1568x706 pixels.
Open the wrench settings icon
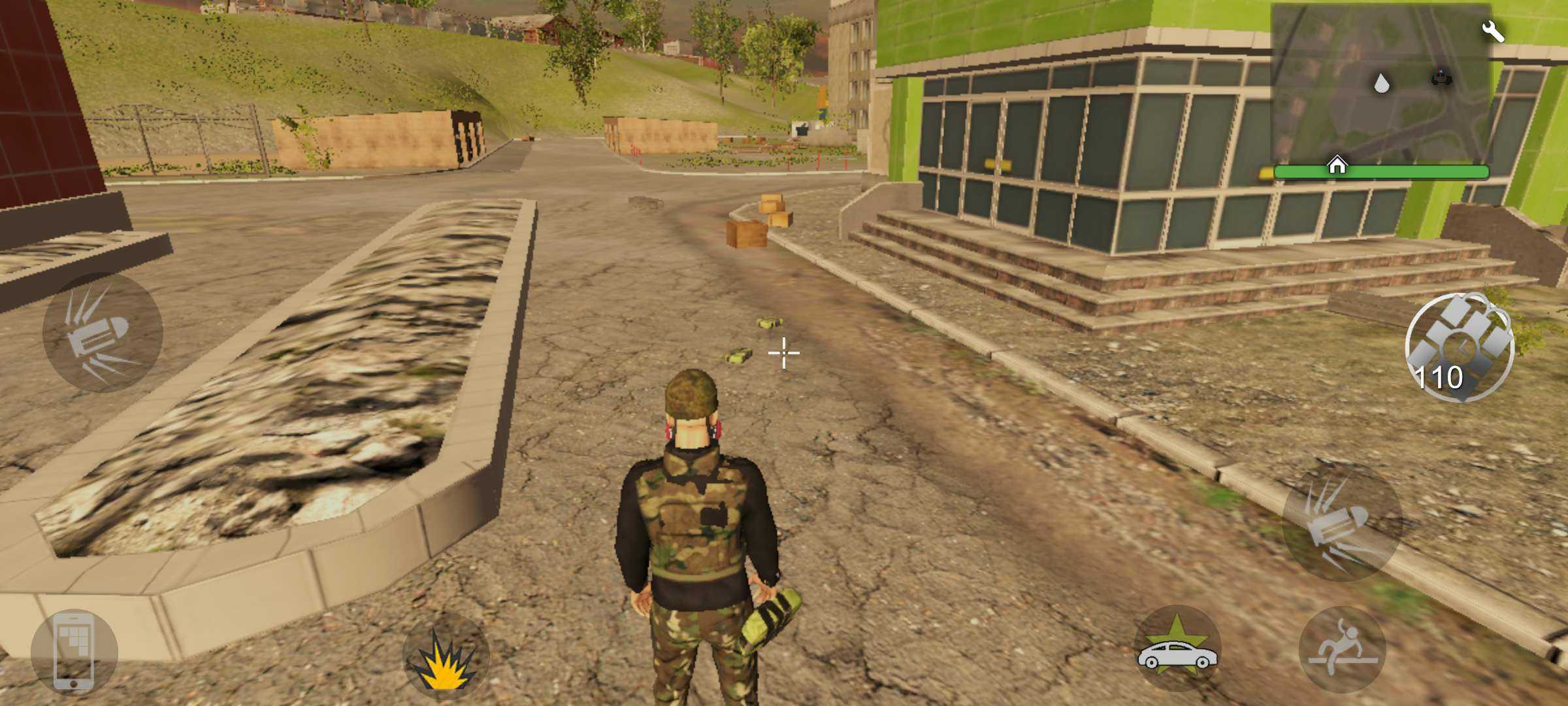pyautogui.click(x=1493, y=31)
